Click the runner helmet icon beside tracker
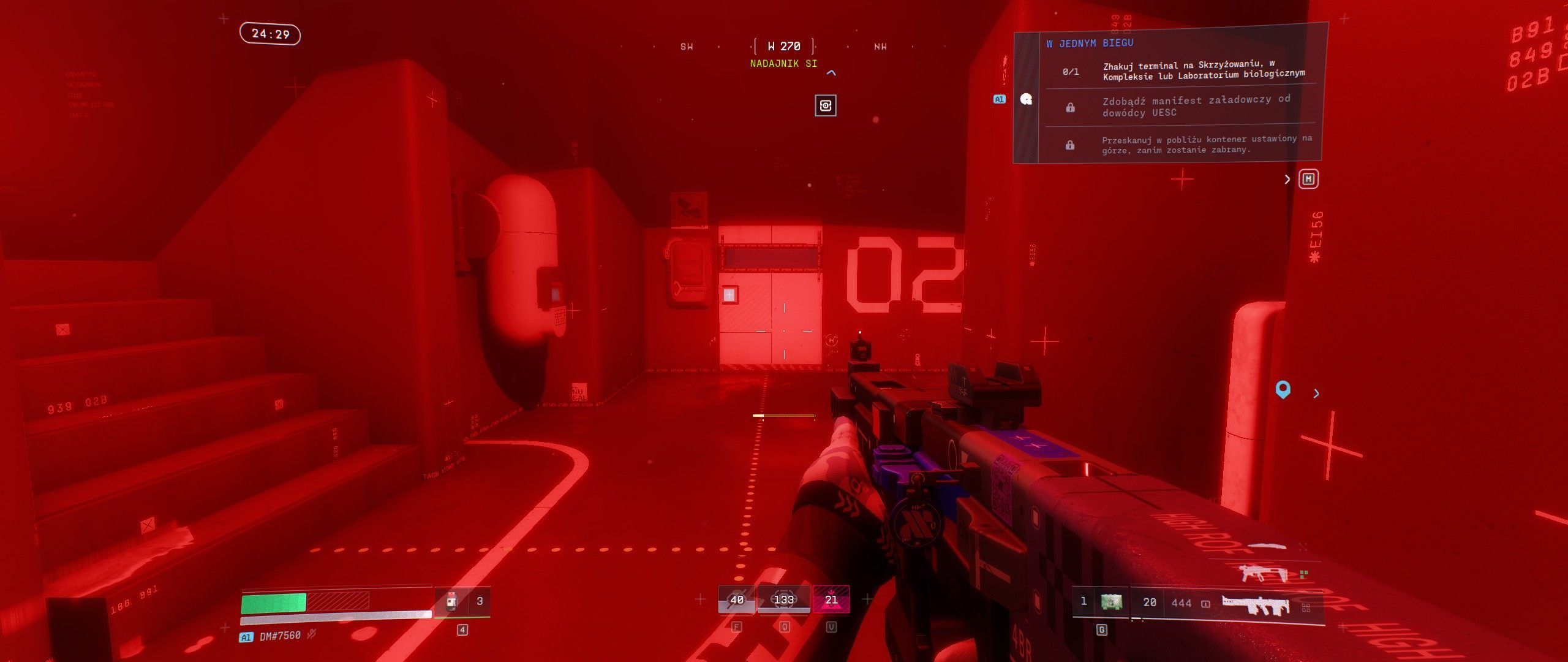The height and width of the screenshot is (662, 1568). point(1027,99)
